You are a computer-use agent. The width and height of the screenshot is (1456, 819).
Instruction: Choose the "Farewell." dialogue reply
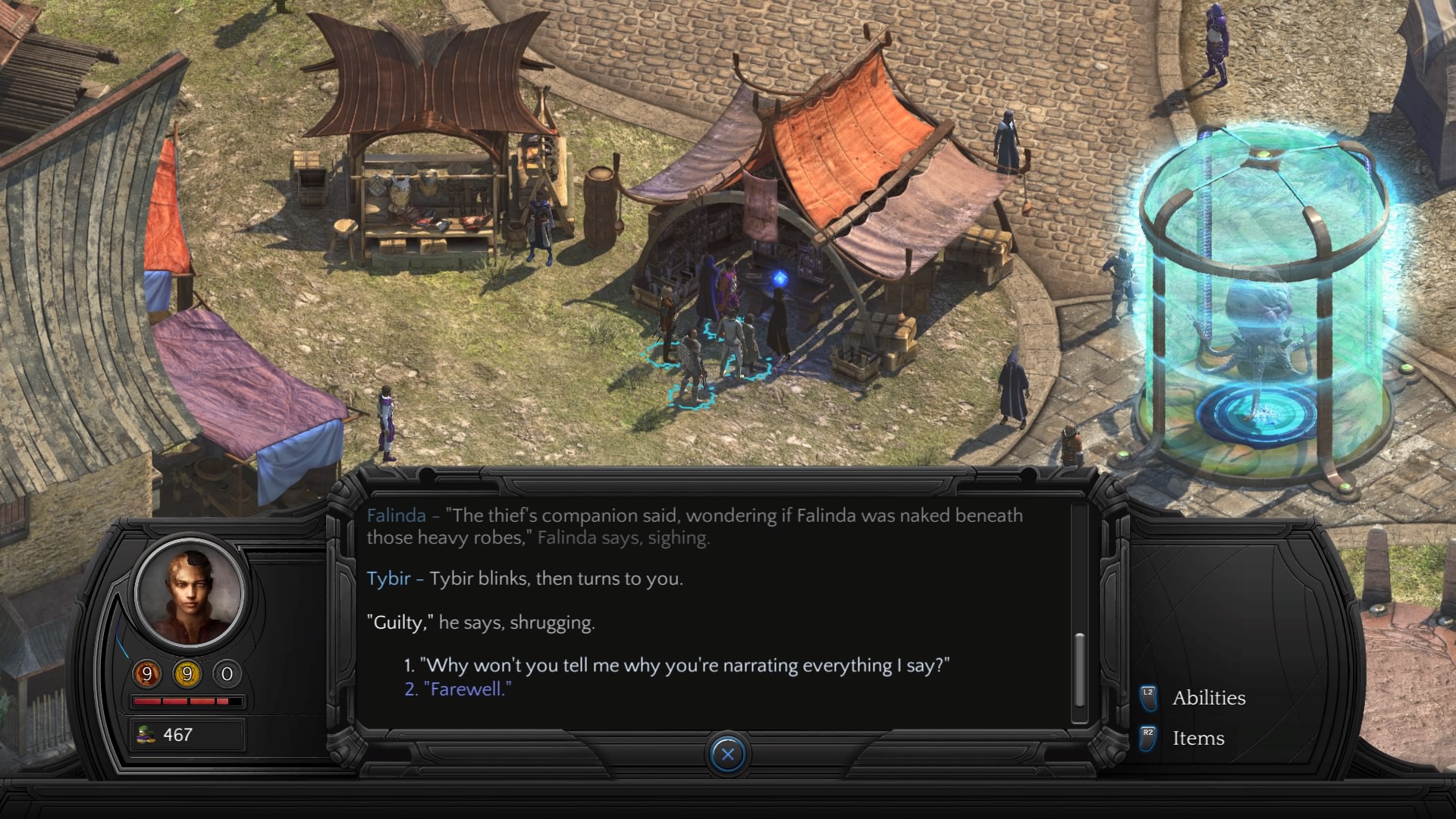[458, 689]
